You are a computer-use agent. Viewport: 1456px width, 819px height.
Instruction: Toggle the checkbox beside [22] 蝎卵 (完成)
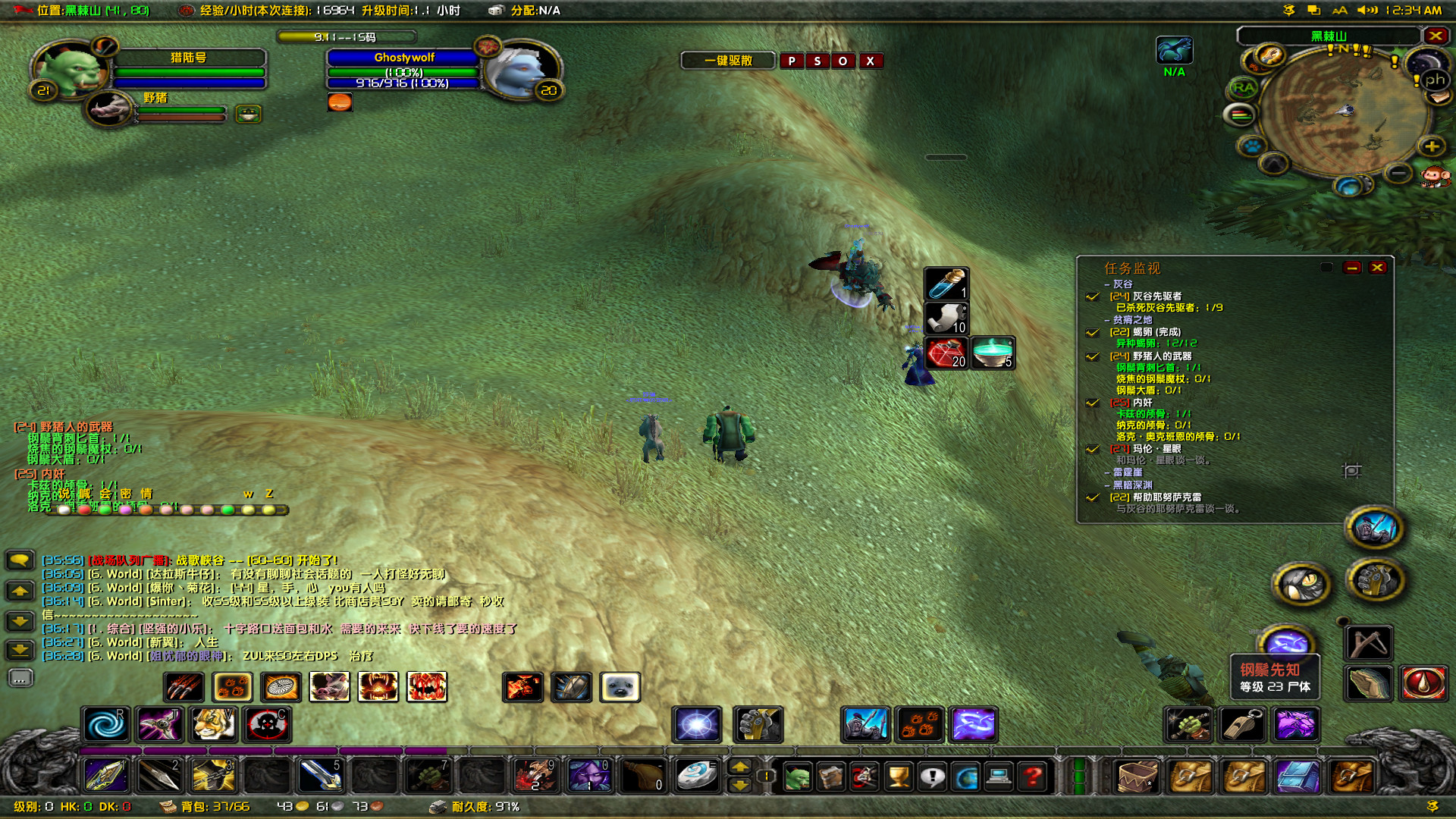click(1093, 333)
